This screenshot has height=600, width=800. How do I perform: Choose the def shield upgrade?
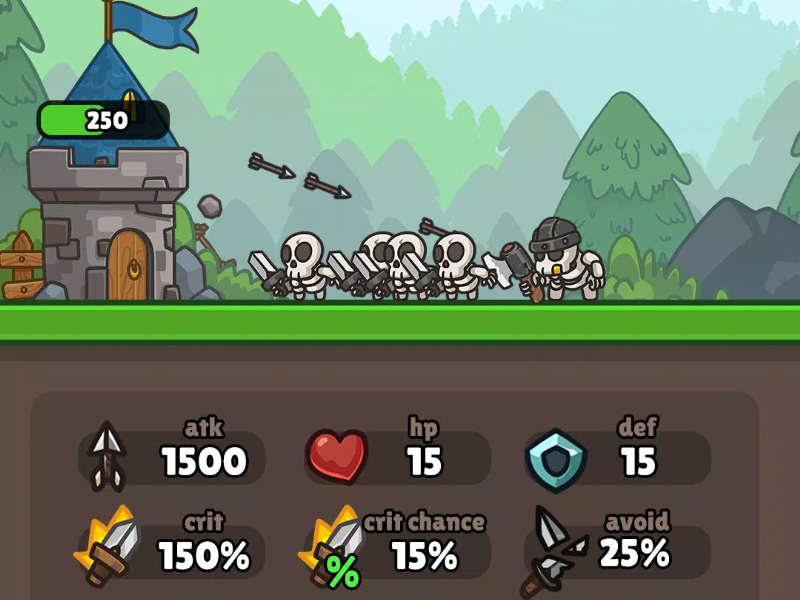(618, 458)
